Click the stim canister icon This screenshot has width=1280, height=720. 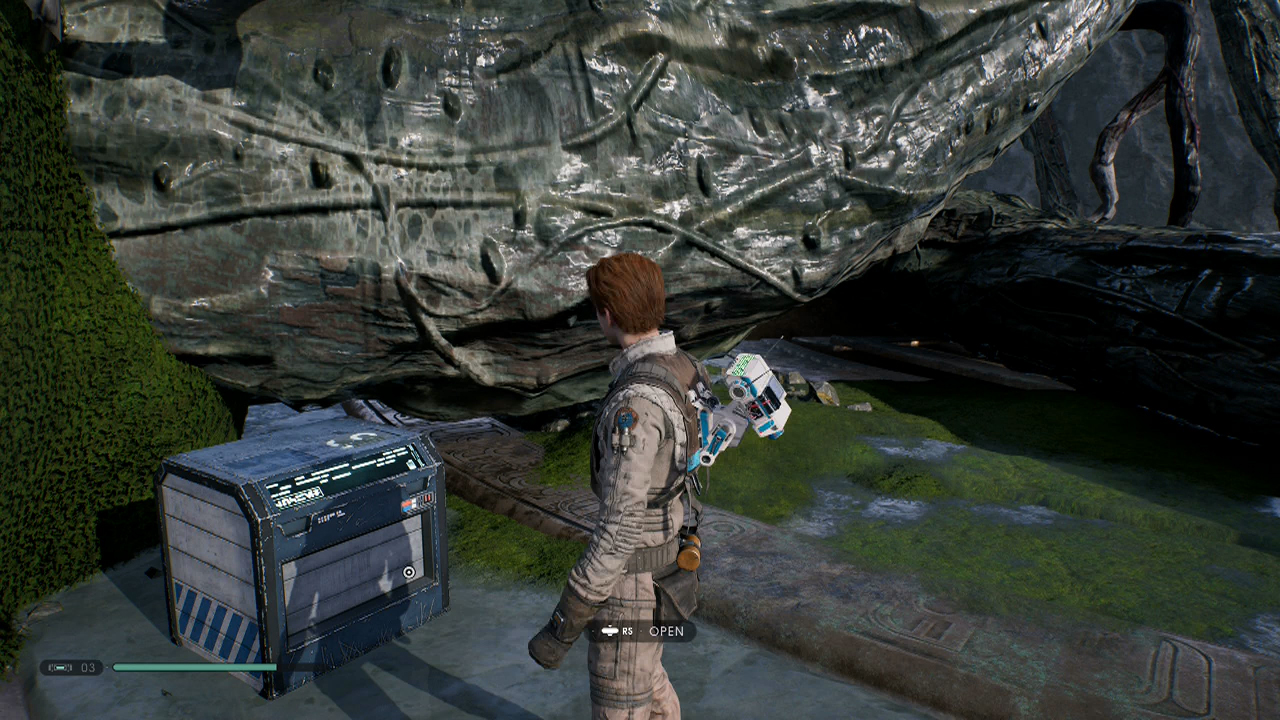click(60, 667)
